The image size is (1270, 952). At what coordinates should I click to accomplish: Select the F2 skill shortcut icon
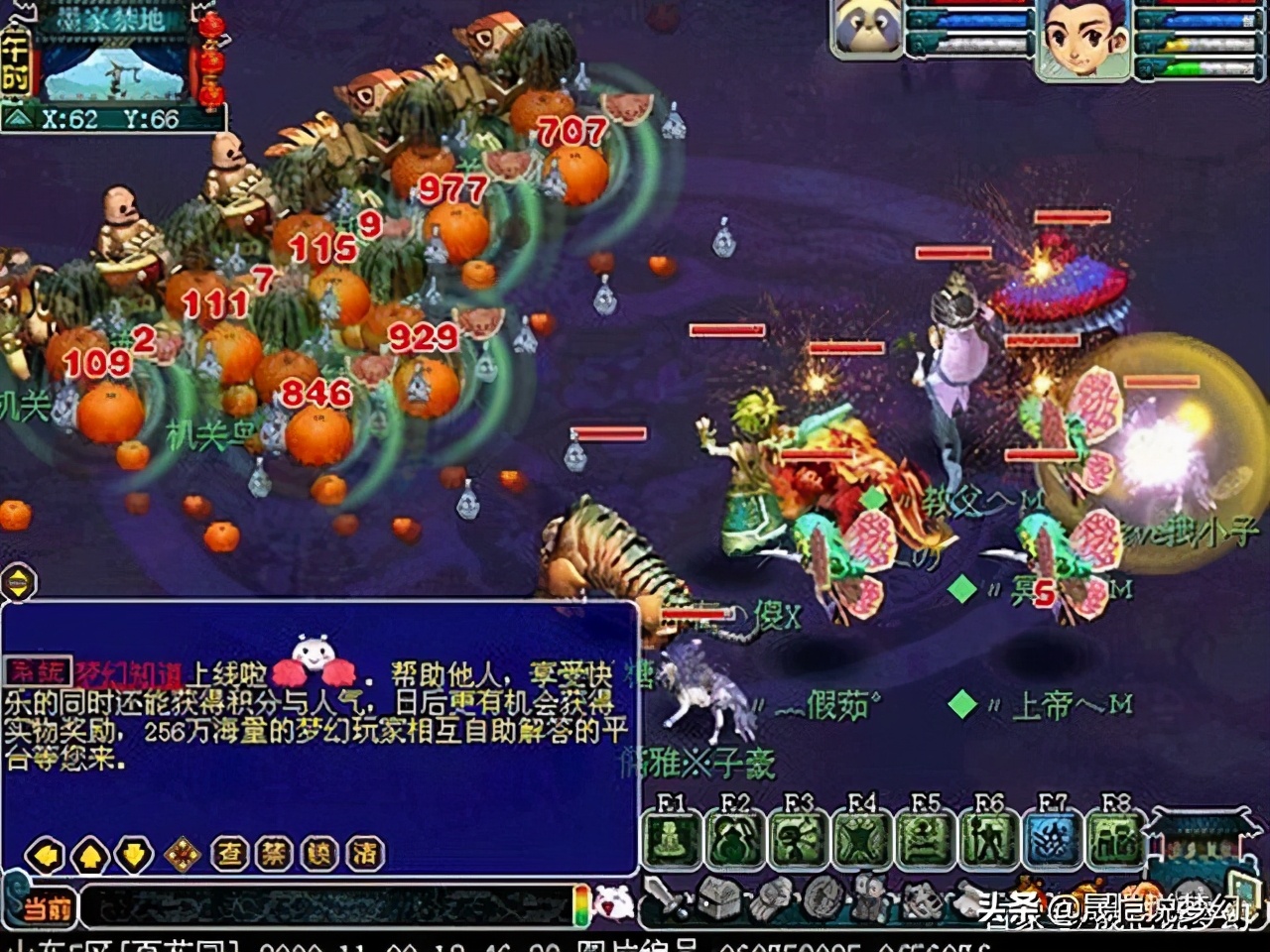point(732,838)
